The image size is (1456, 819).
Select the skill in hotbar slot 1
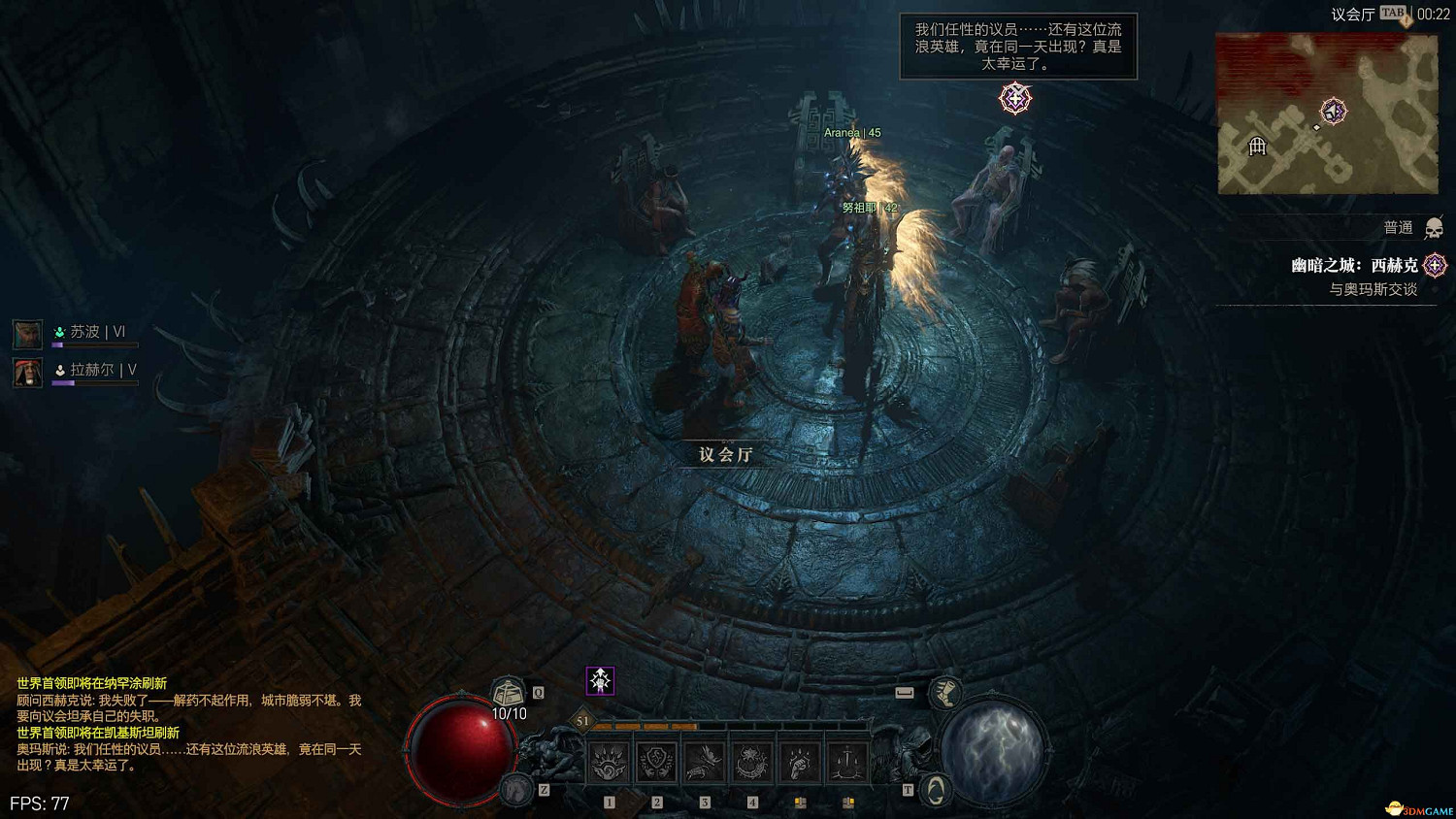point(609,761)
